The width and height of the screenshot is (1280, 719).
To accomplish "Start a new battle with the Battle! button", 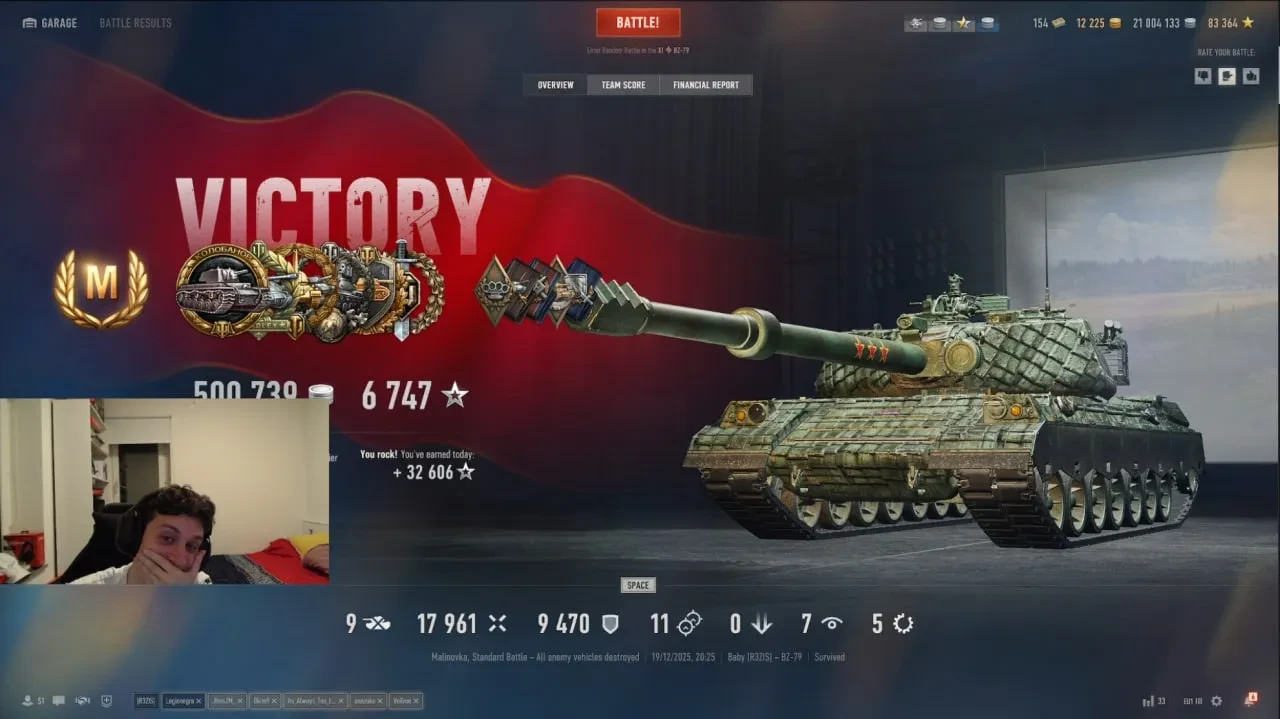I will (638, 23).
